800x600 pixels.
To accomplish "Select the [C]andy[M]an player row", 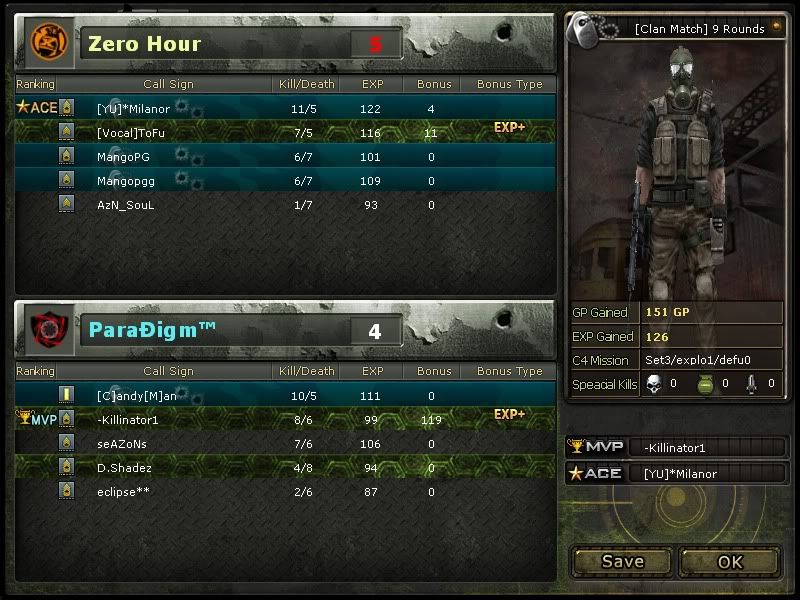I will tap(285, 396).
